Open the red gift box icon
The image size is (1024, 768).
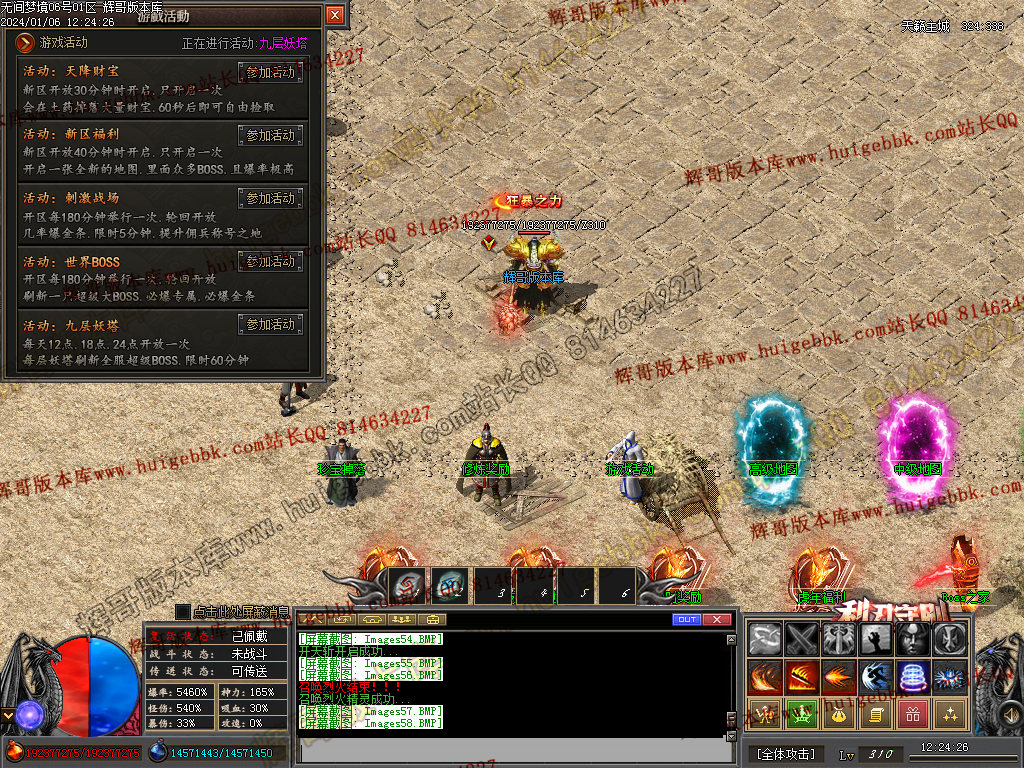(x=912, y=714)
